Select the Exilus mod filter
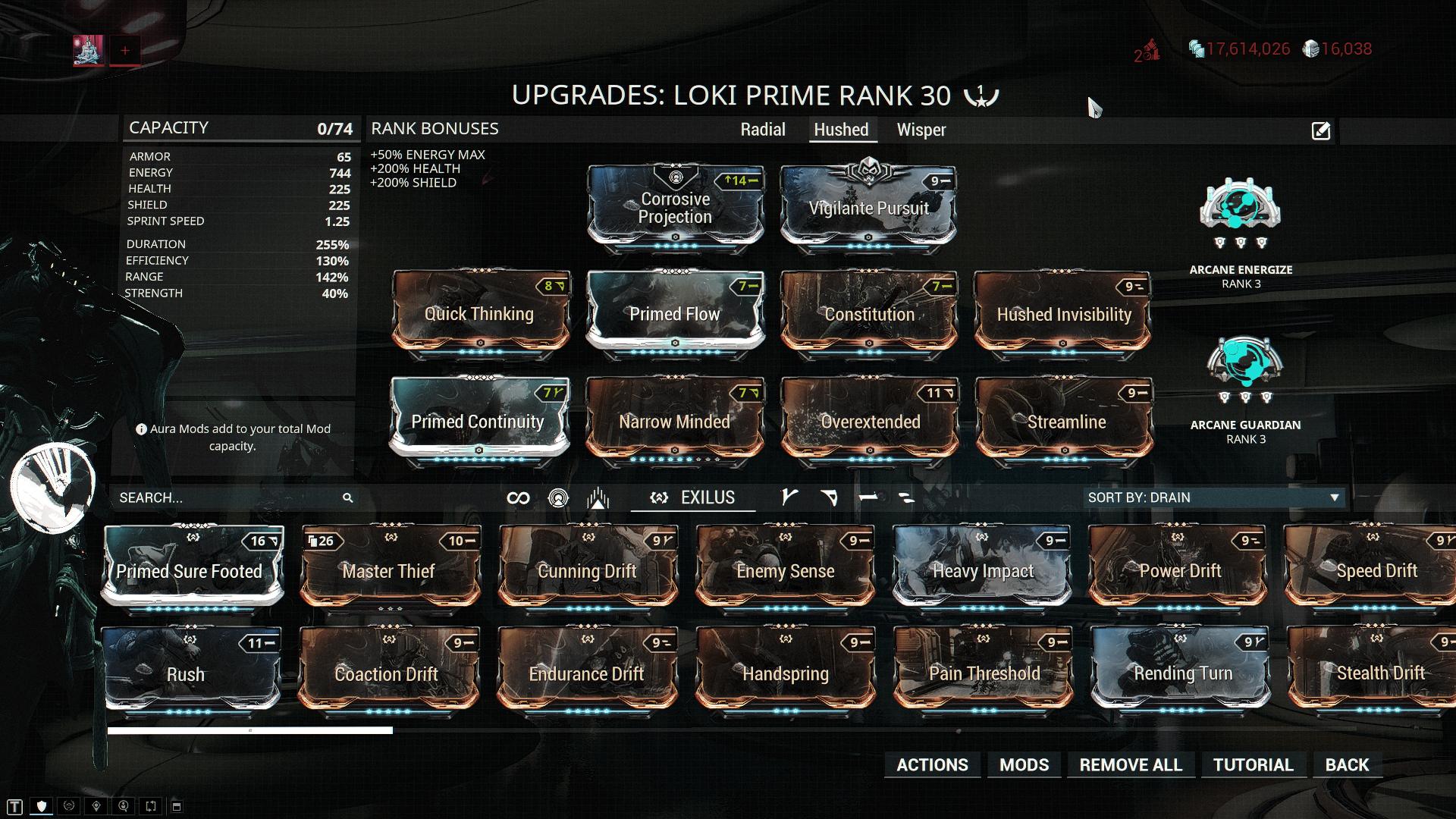1456x819 pixels. pyautogui.click(x=692, y=498)
